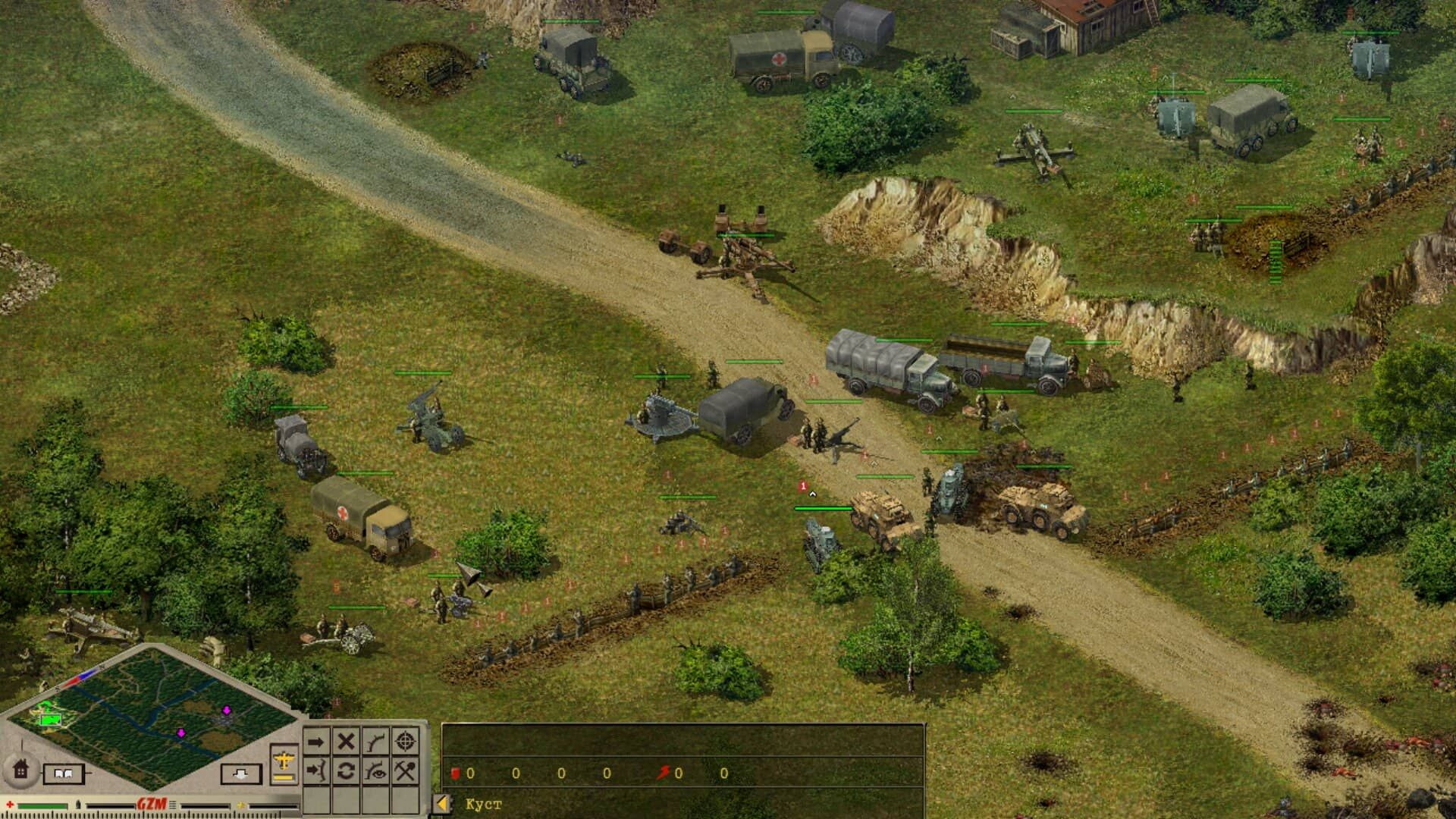Select the eye observe command

pos(375,771)
